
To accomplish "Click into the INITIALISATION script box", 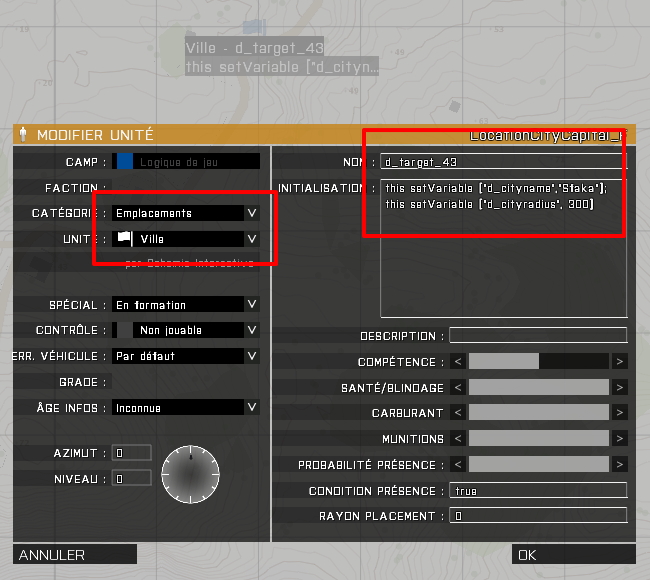I will [502, 250].
